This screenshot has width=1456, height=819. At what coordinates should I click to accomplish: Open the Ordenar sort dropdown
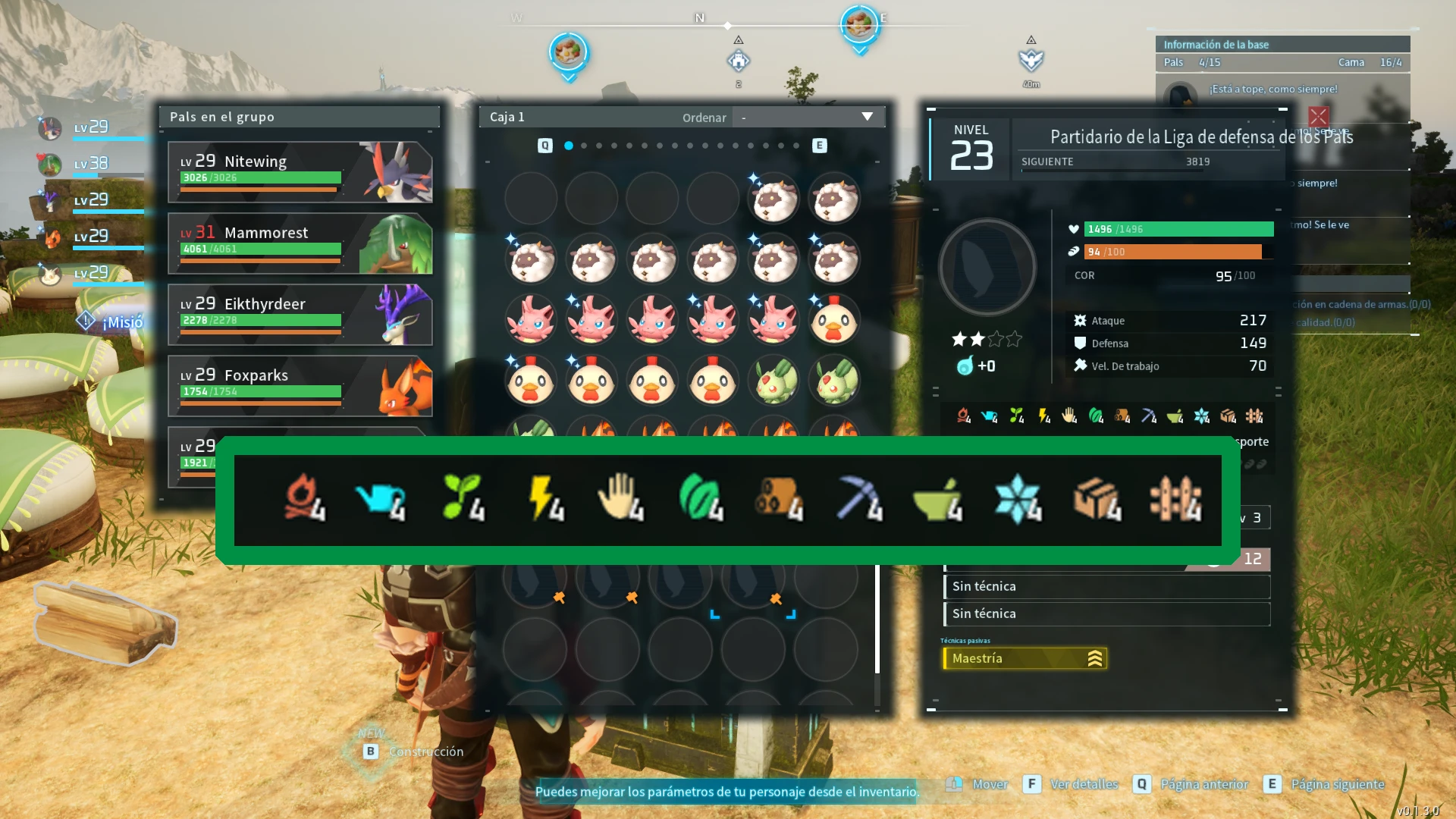pyautogui.click(x=807, y=117)
